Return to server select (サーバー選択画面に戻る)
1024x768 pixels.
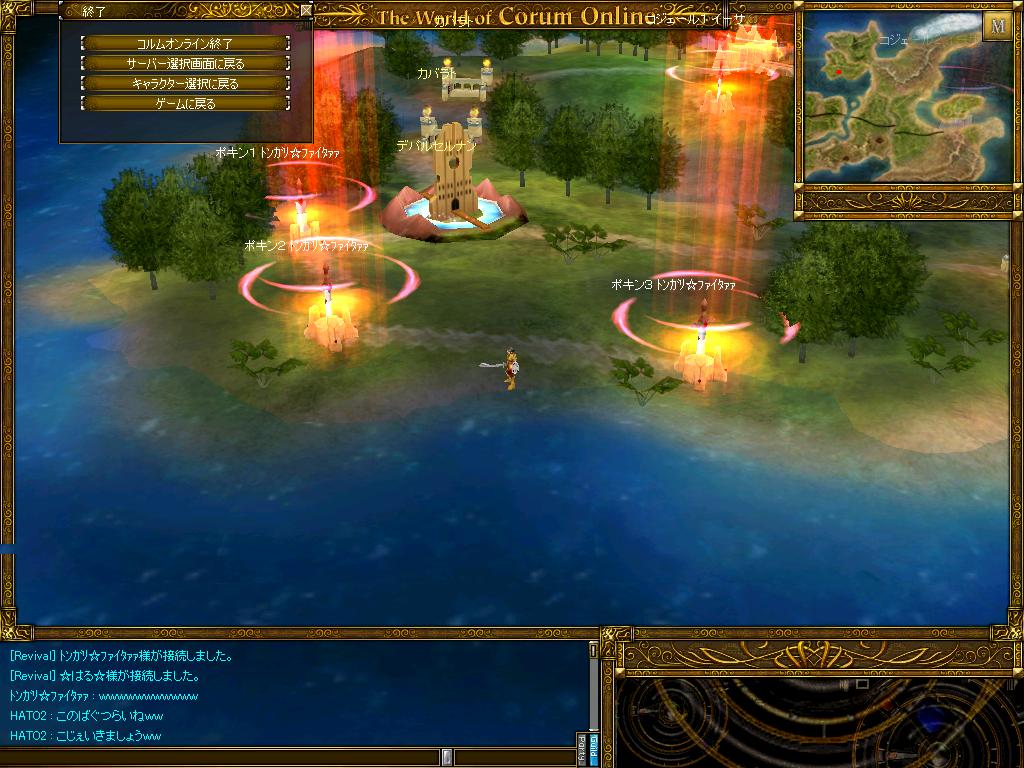pos(185,63)
